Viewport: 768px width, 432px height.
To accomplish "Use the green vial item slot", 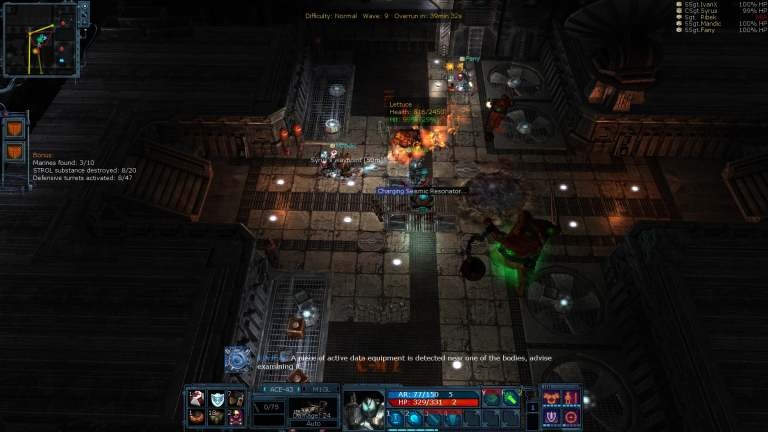I will click(x=511, y=398).
